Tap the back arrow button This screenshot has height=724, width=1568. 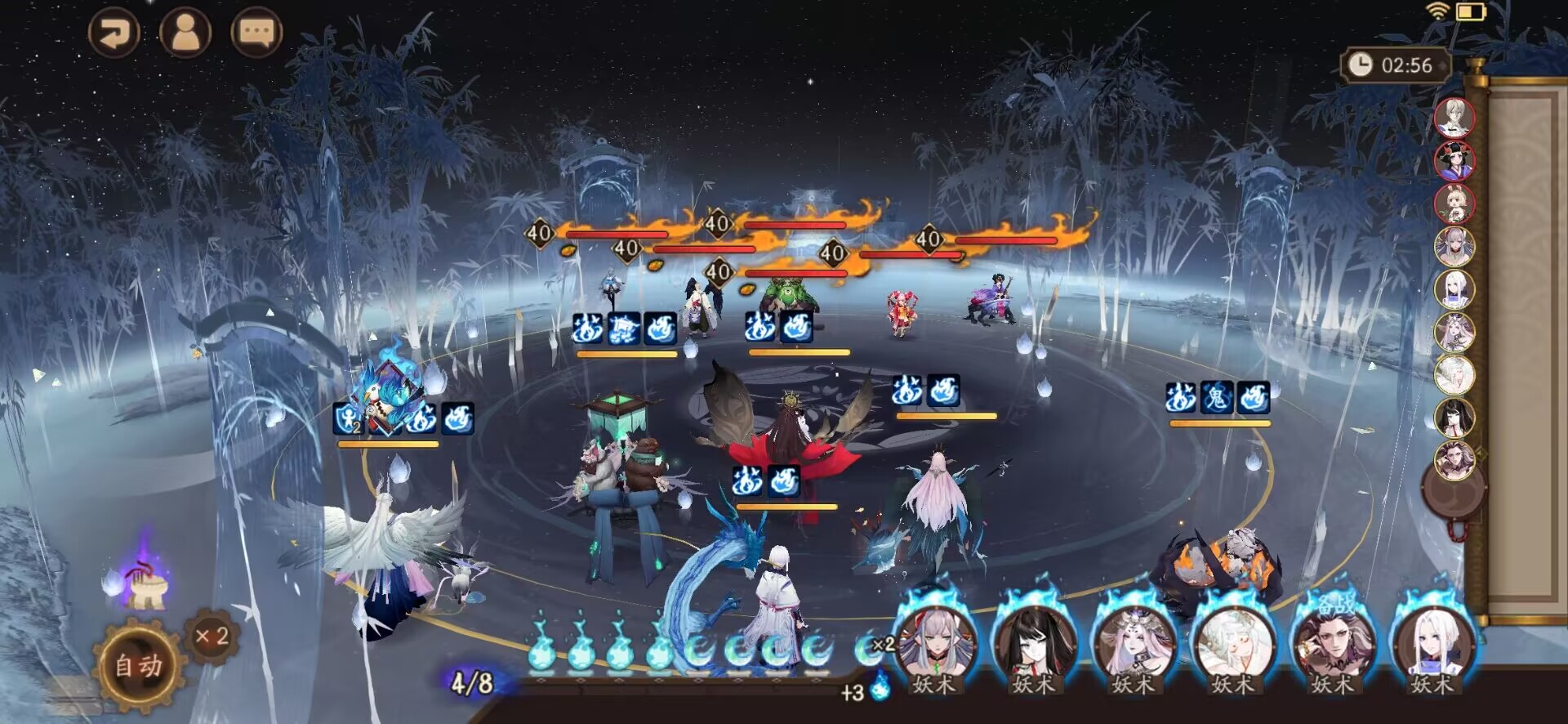click(114, 33)
